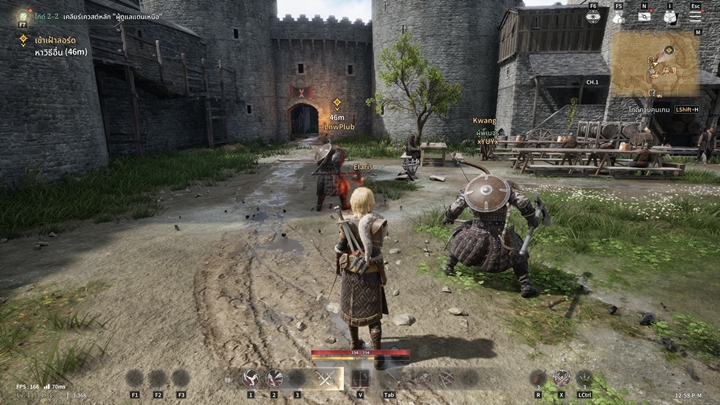Activate the second skill in slot 2

tap(273, 378)
